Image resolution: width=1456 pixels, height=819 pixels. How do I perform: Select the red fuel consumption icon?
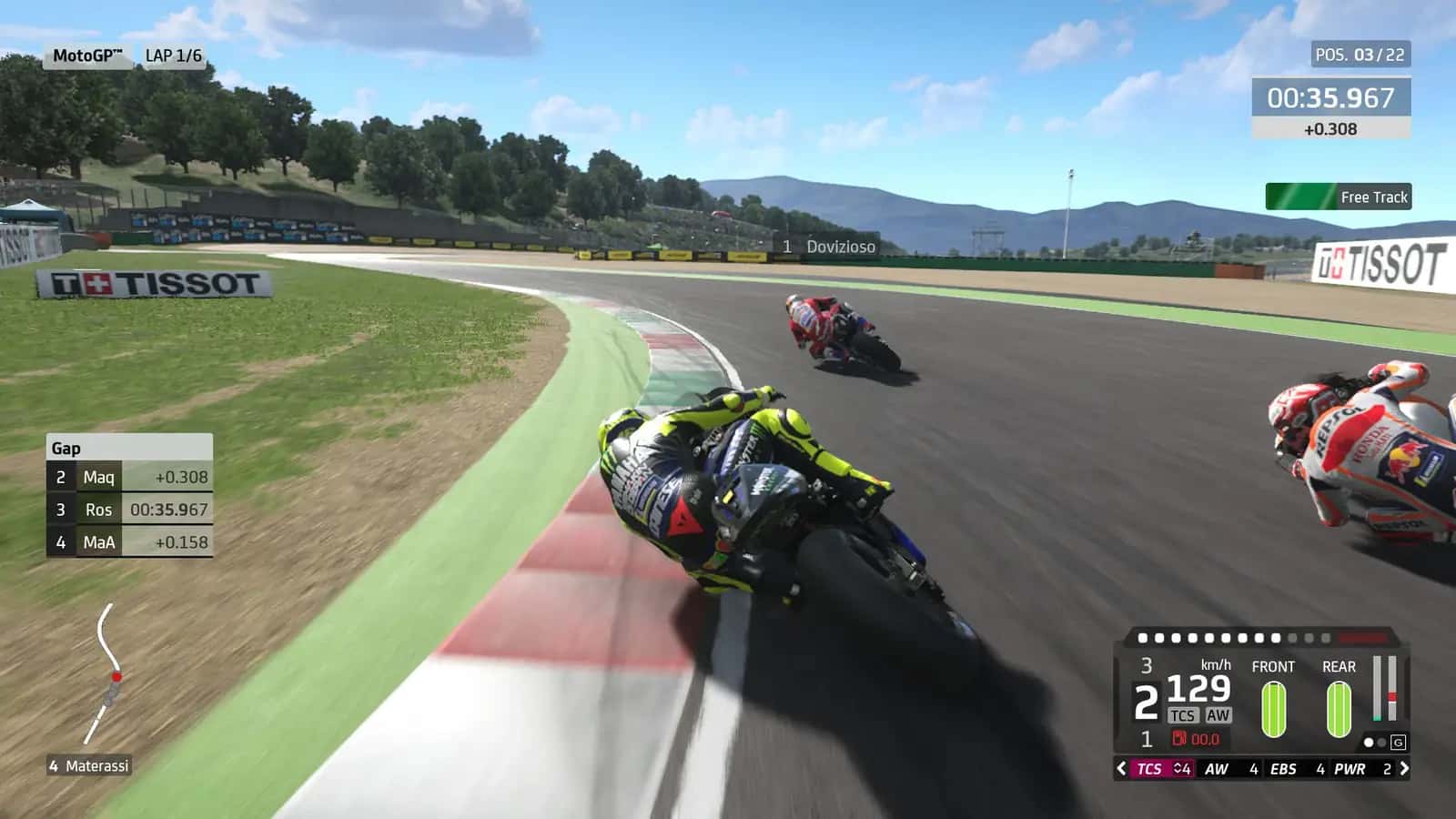pyautogui.click(x=1180, y=739)
